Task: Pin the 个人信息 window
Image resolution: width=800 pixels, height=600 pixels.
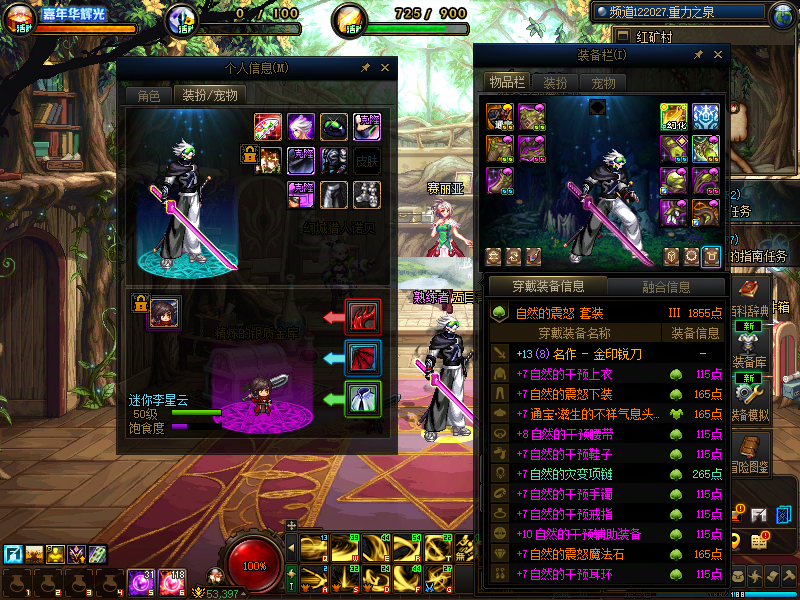Action: [x=365, y=68]
